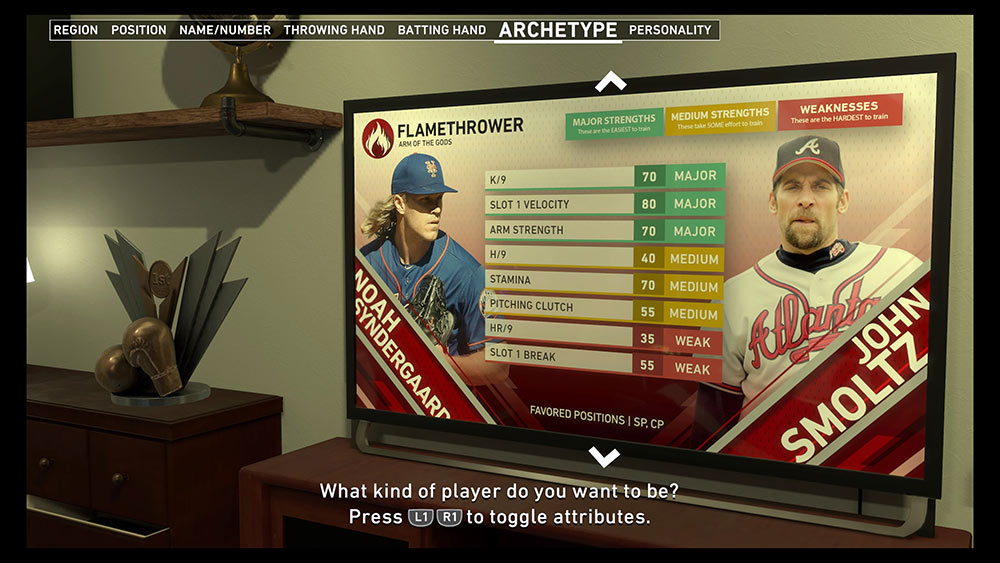1000x563 pixels.
Task: Open the Position tab
Action: 139,30
